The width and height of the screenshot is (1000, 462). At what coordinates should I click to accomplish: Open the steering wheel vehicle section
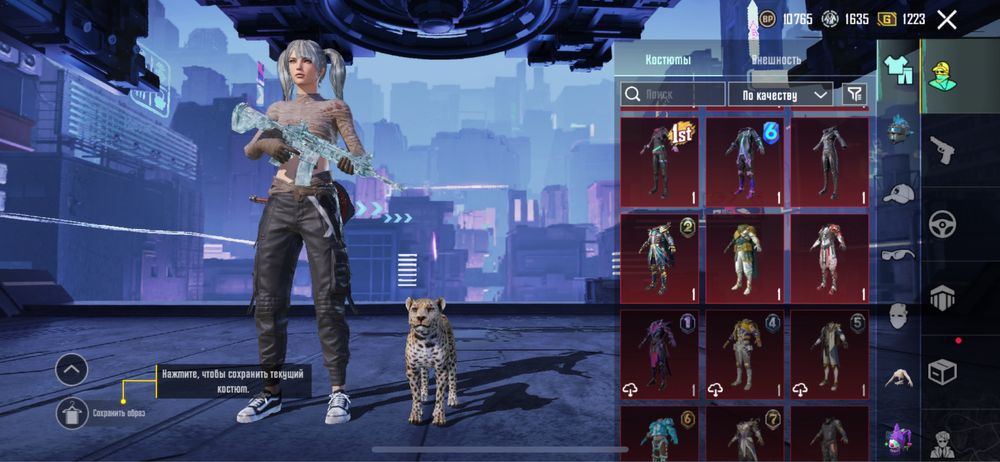point(942,223)
